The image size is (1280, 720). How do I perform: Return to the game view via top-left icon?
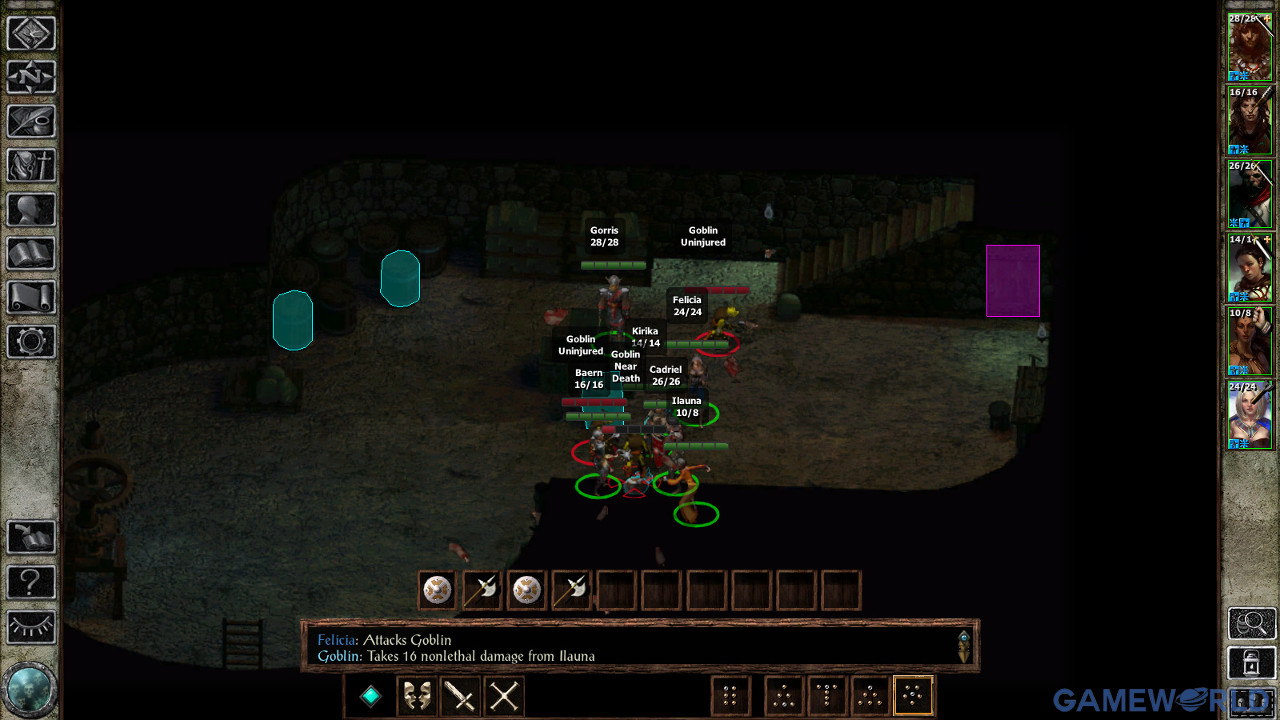[31, 33]
